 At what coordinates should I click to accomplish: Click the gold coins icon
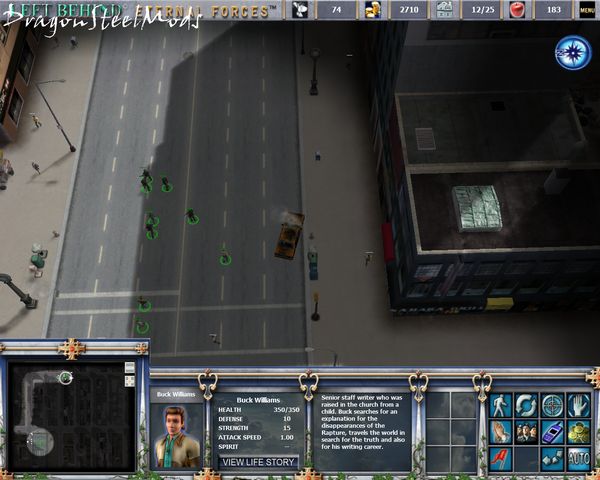tap(578, 431)
